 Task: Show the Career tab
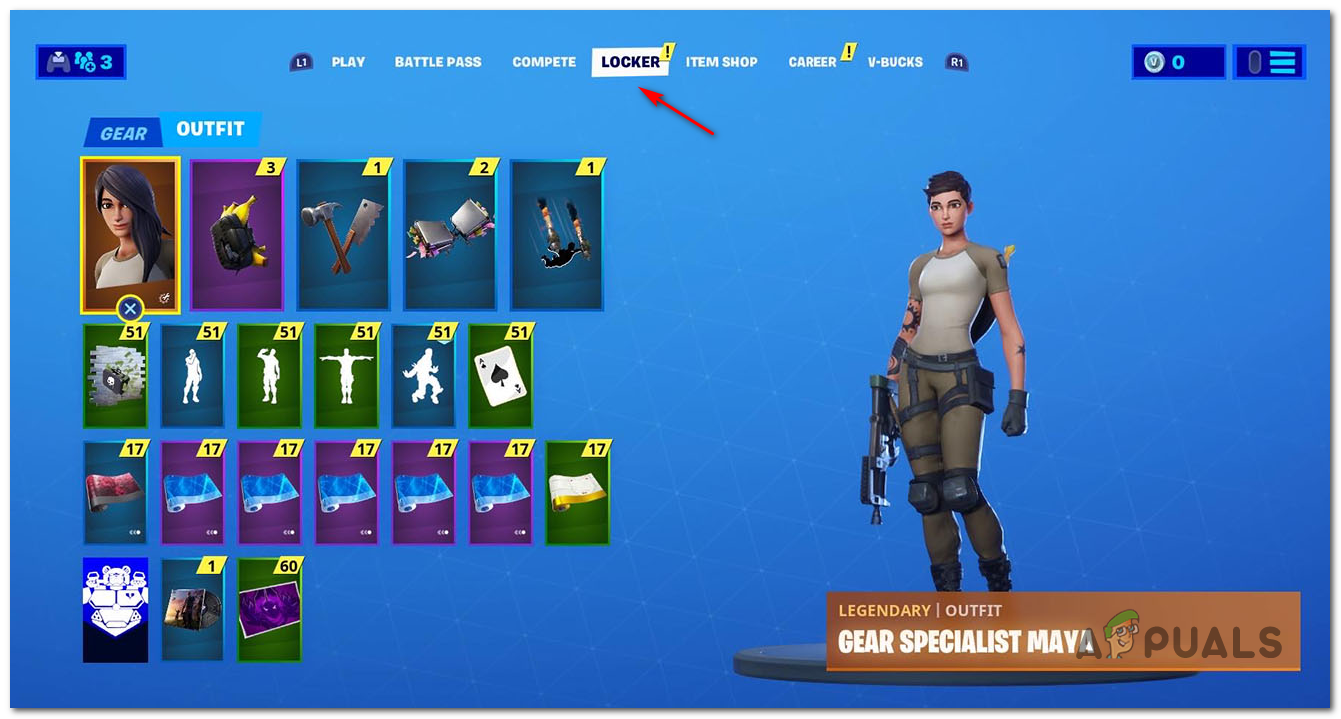(812, 62)
